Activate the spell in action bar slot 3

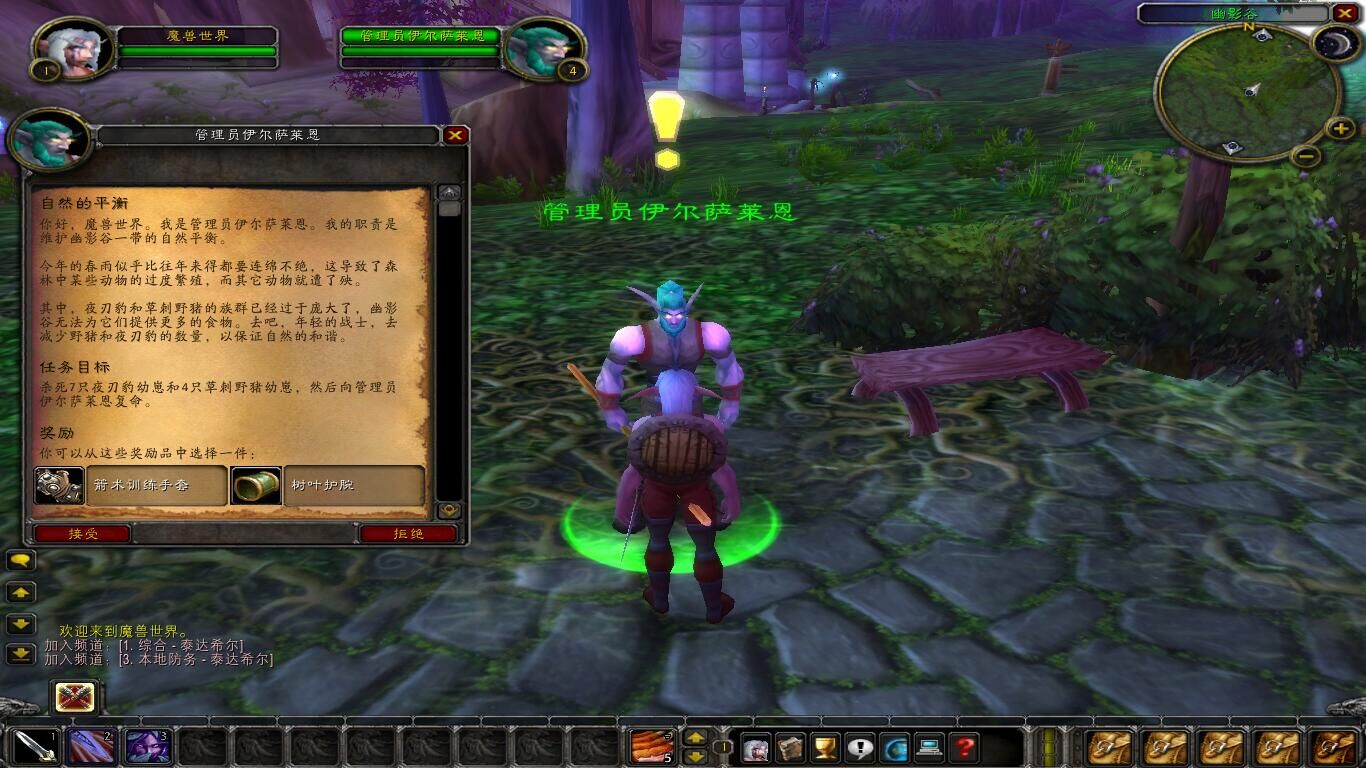pyautogui.click(x=147, y=745)
